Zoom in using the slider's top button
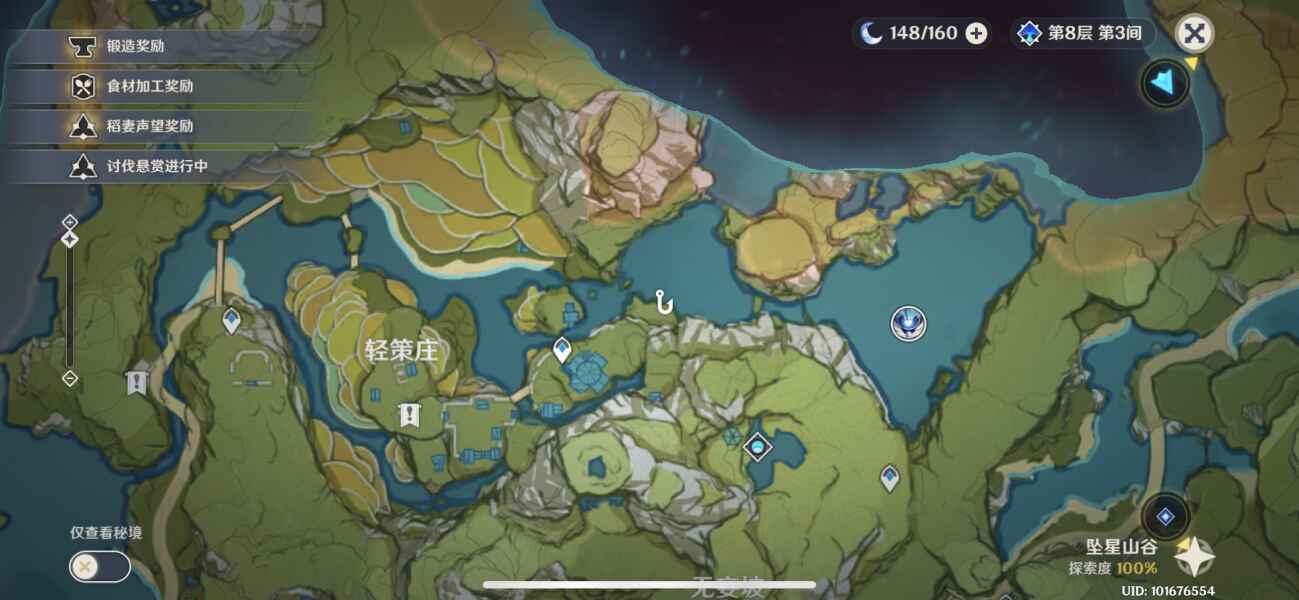Image resolution: width=1299 pixels, height=600 pixels. point(70,221)
